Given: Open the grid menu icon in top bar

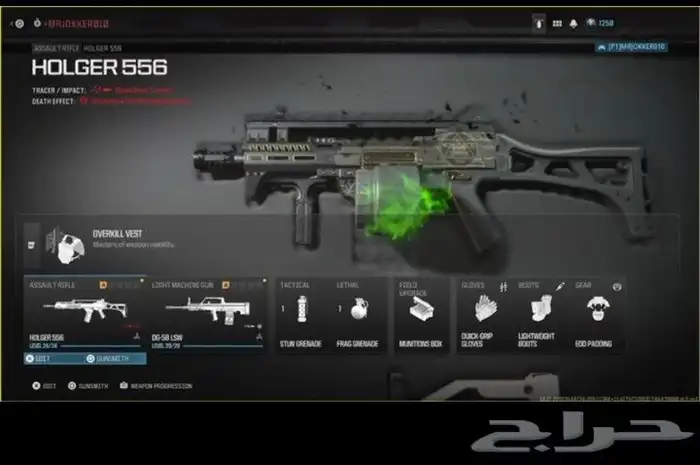Looking at the screenshot, I should [557, 22].
